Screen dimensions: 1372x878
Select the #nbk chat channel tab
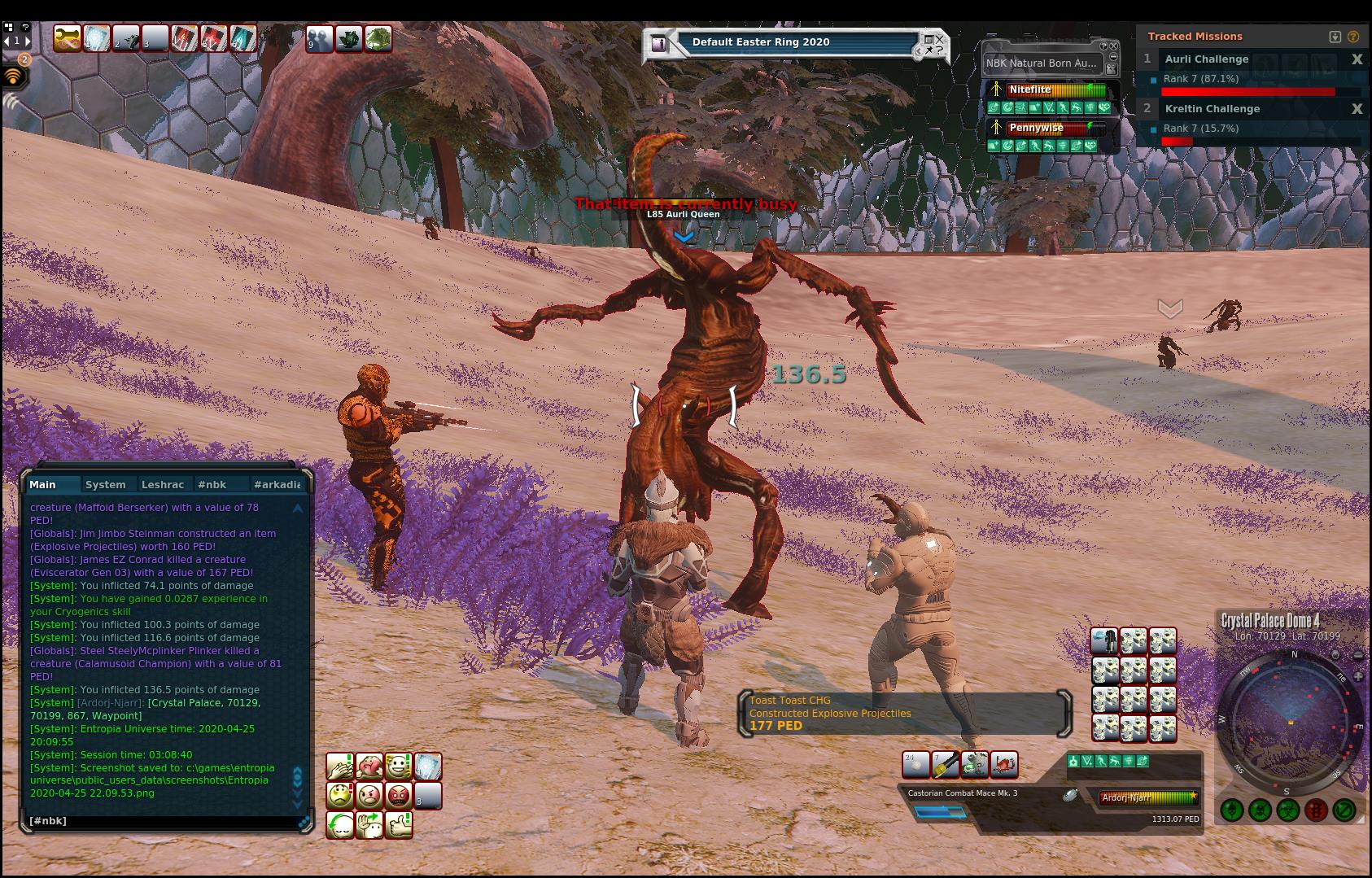[x=212, y=484]
